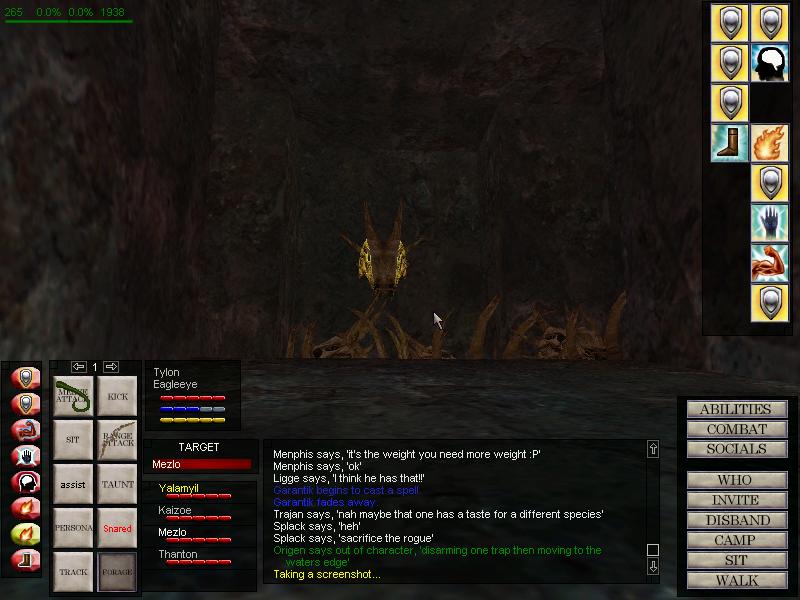
Task: Click the red Snared hotkey
Action: point(117,528)
